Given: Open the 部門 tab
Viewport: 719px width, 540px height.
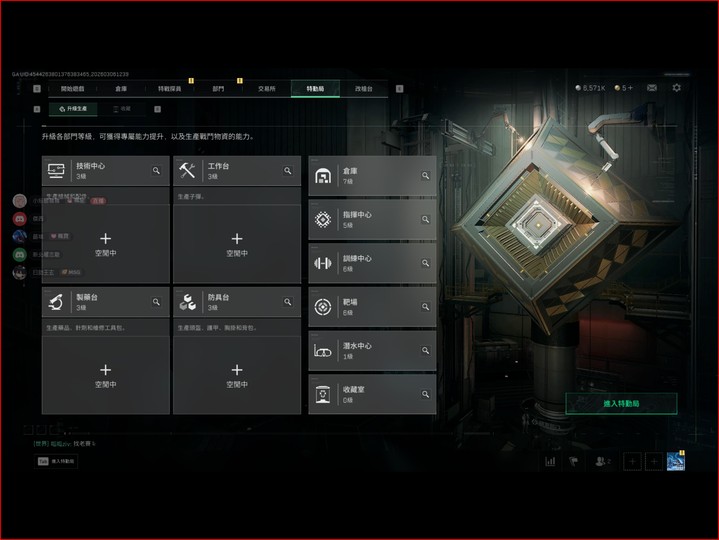Looking at the screenshot, I should (218, 89).
